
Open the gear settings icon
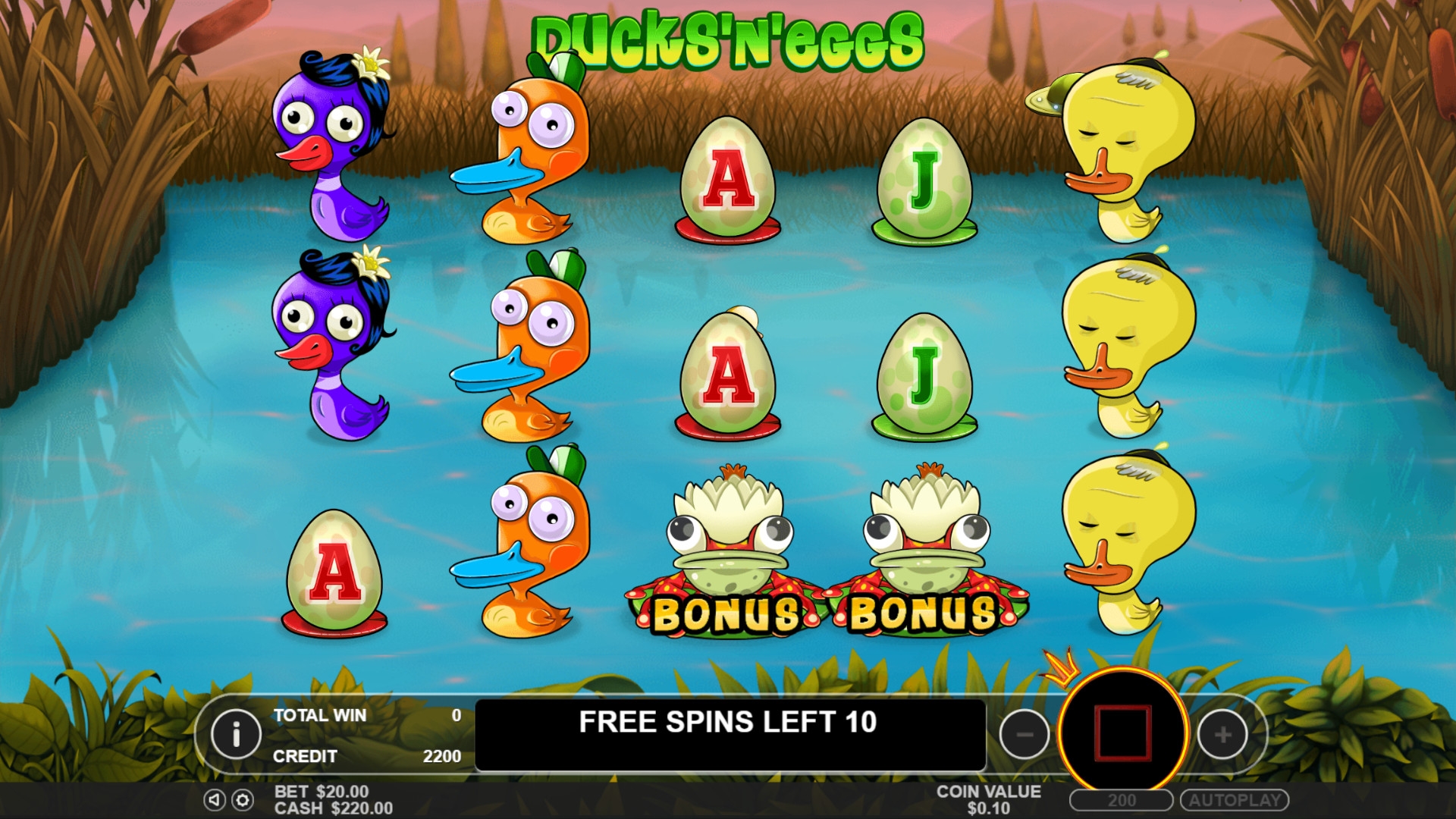pos(243,799)
